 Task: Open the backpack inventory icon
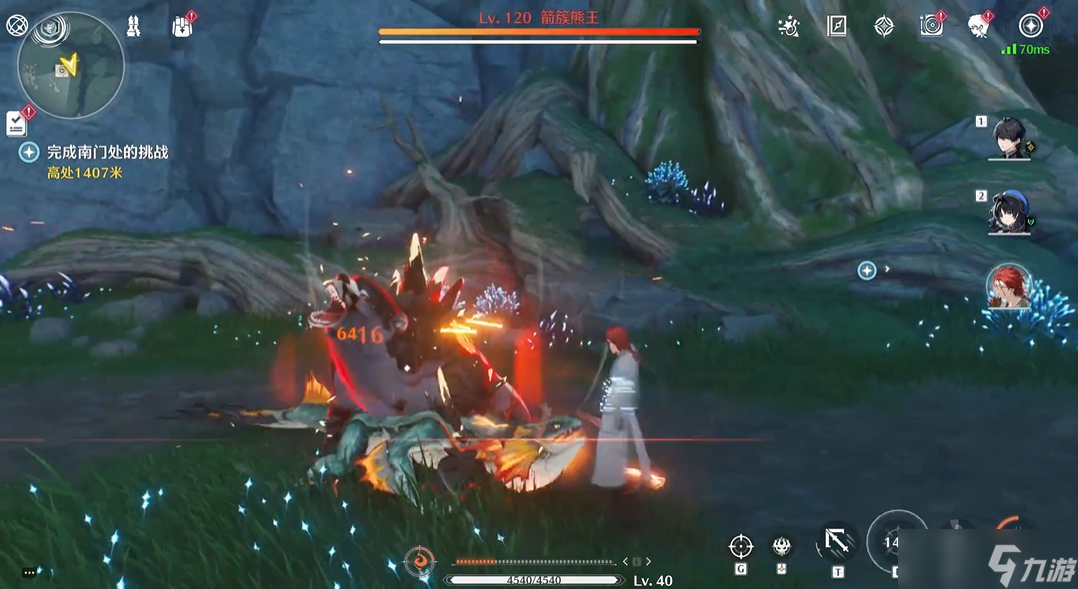pos(181,27)
